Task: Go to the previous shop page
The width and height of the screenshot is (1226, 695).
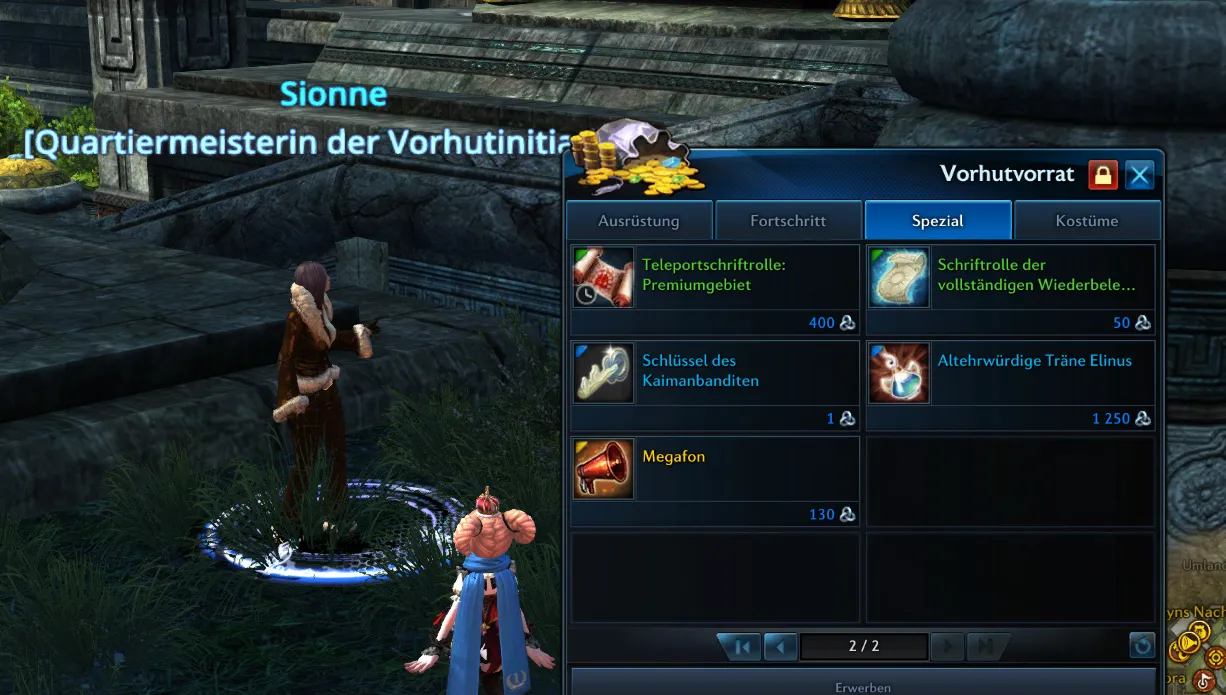Action: (780, 647)
